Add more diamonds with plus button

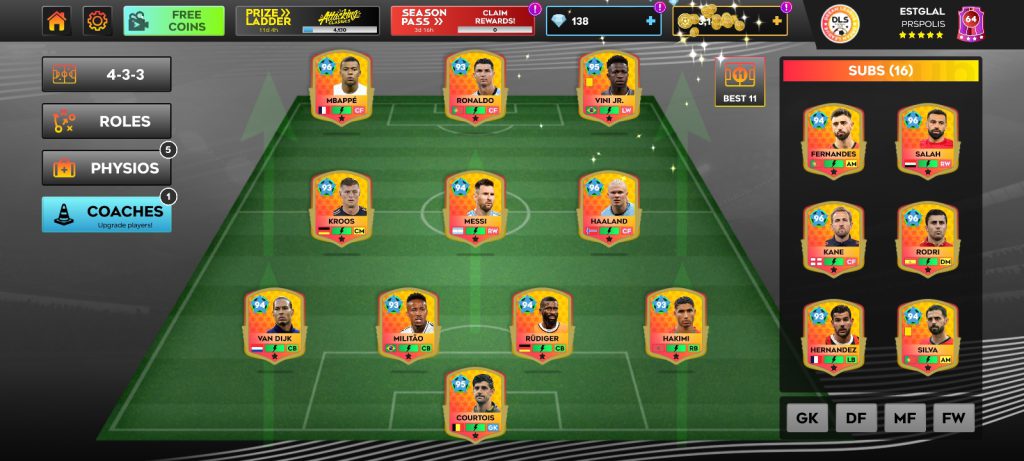[651, 21]
